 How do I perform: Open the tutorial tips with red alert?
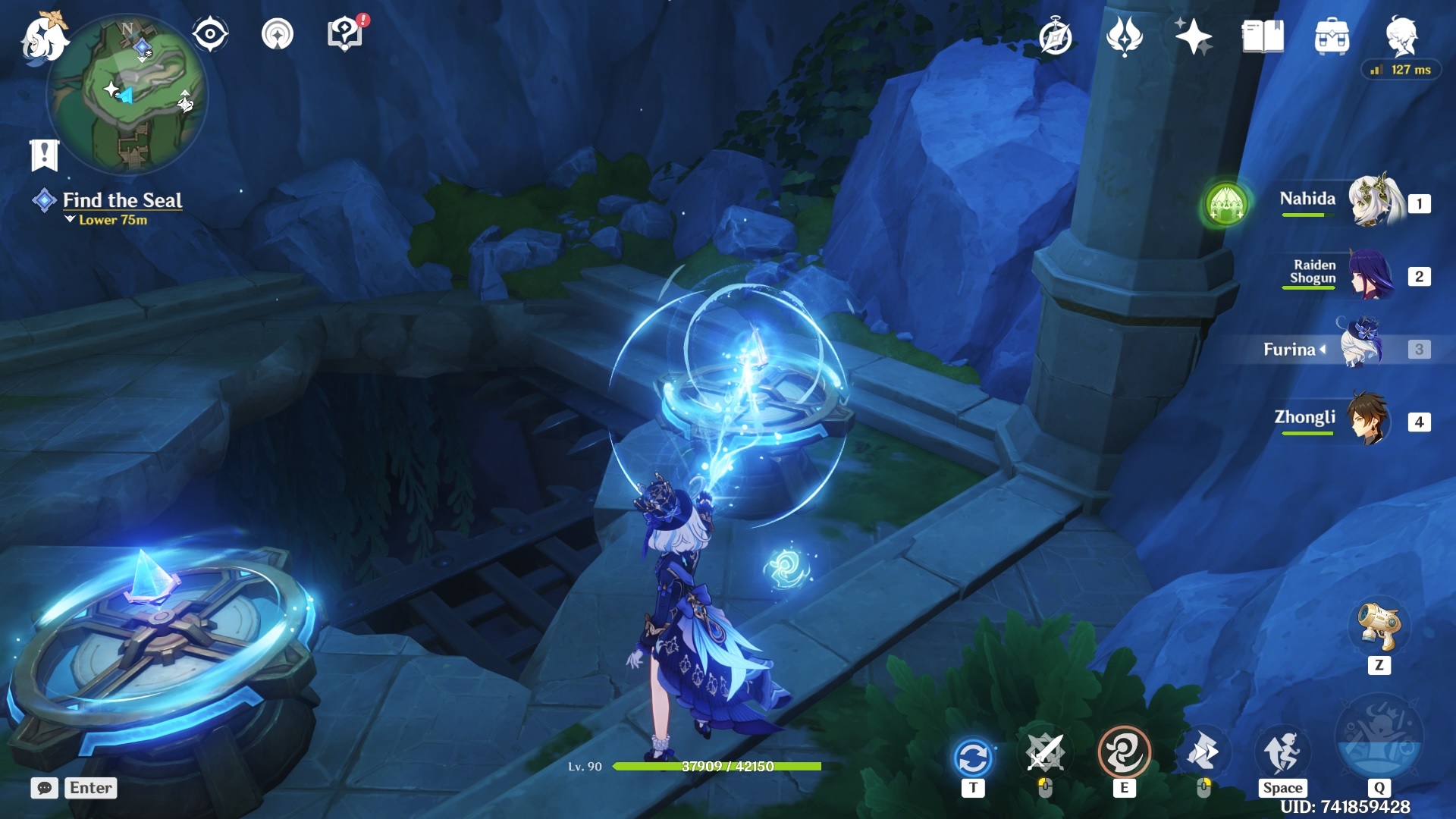tap(345, 35)
